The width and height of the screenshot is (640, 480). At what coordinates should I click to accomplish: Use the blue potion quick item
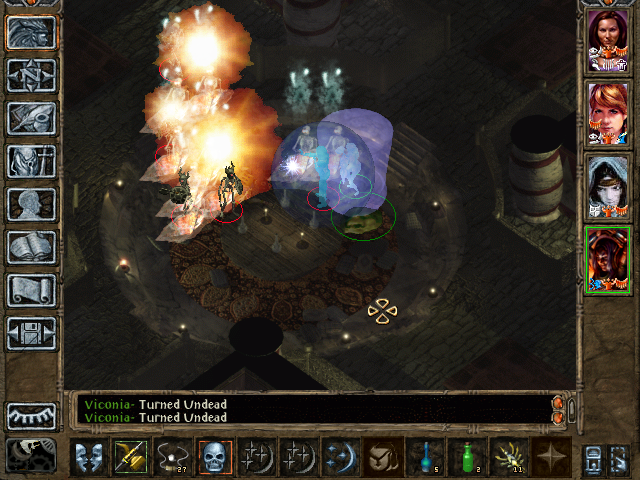point(425,456)
